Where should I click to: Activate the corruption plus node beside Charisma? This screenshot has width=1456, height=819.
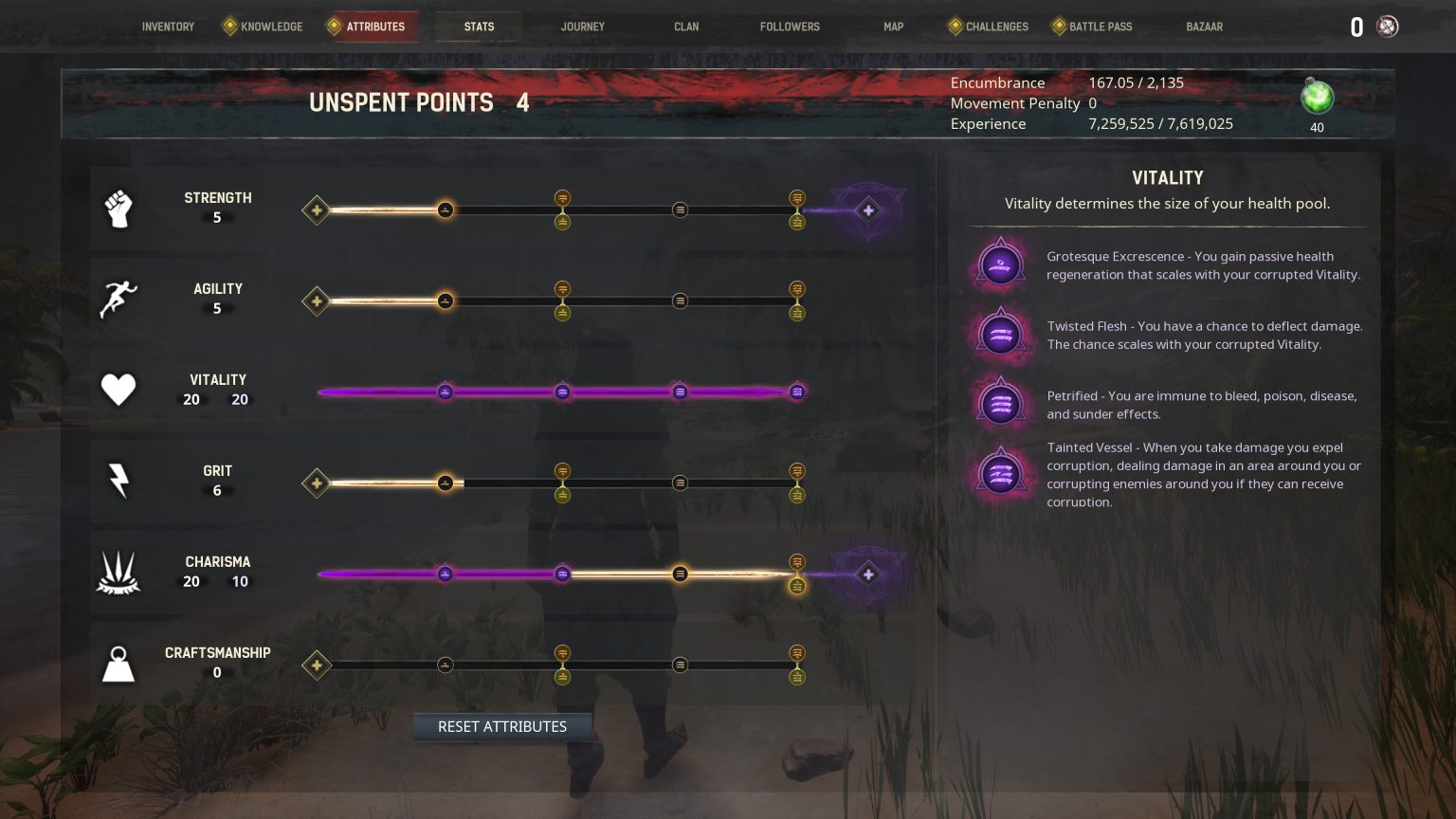click(x=868, y=574)
